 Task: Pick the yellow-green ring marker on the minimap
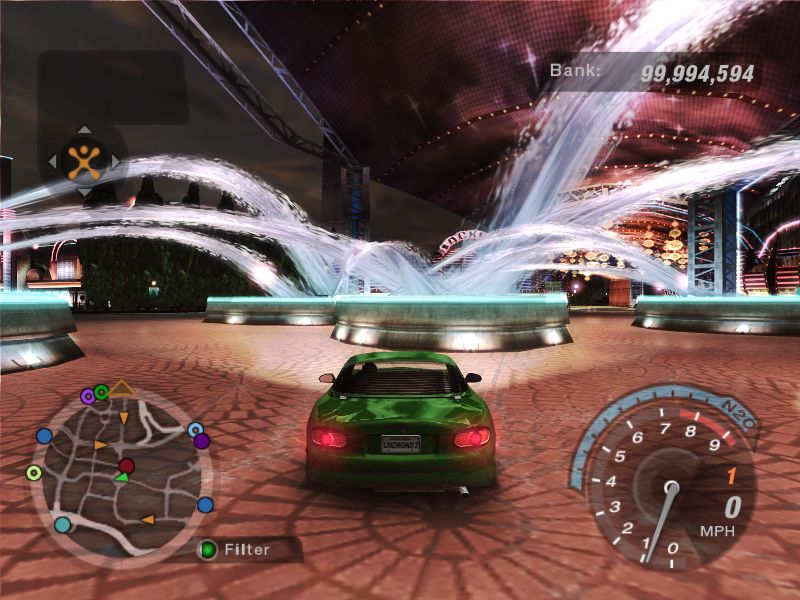(34, 472)
